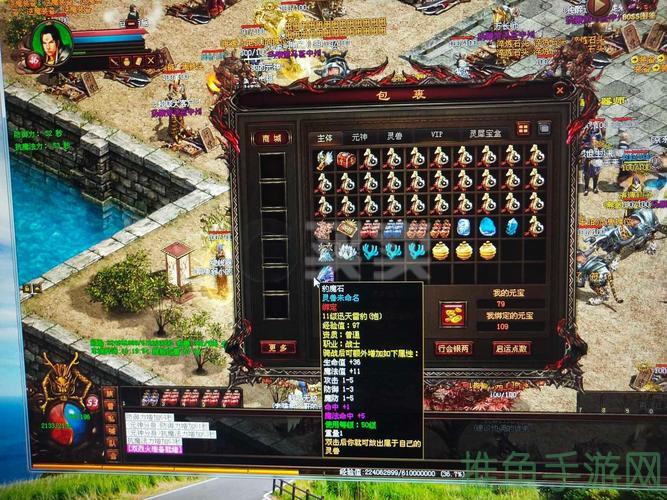
Task: Select the red treasure chest item
Action: (346, 159)
